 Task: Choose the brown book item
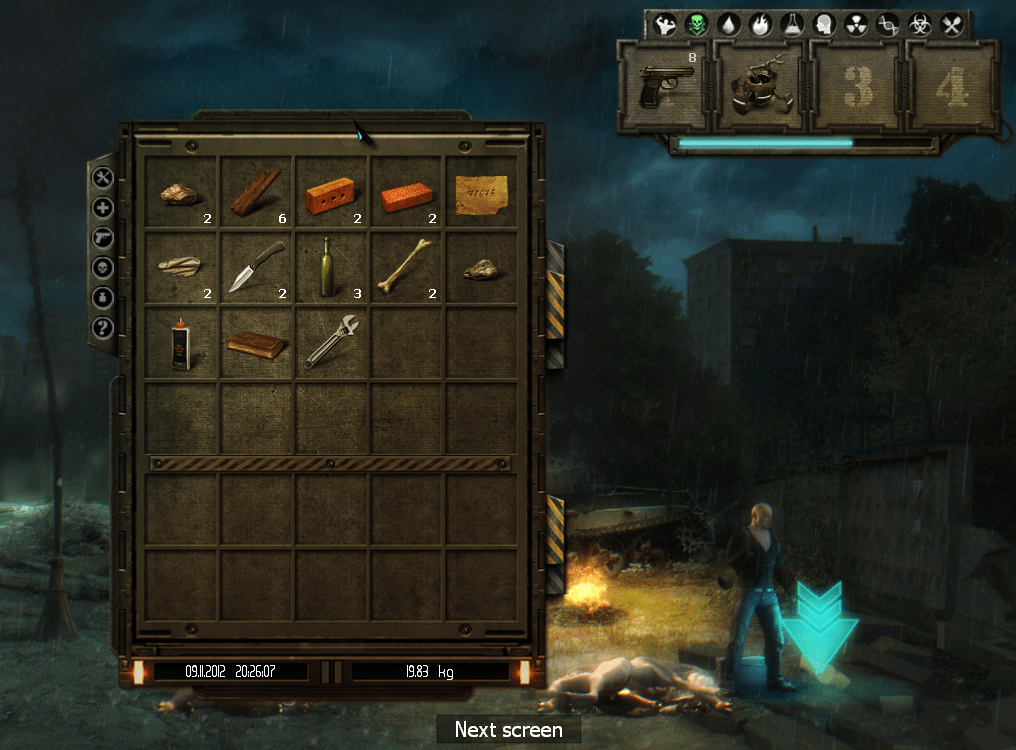tap(256, 345)
